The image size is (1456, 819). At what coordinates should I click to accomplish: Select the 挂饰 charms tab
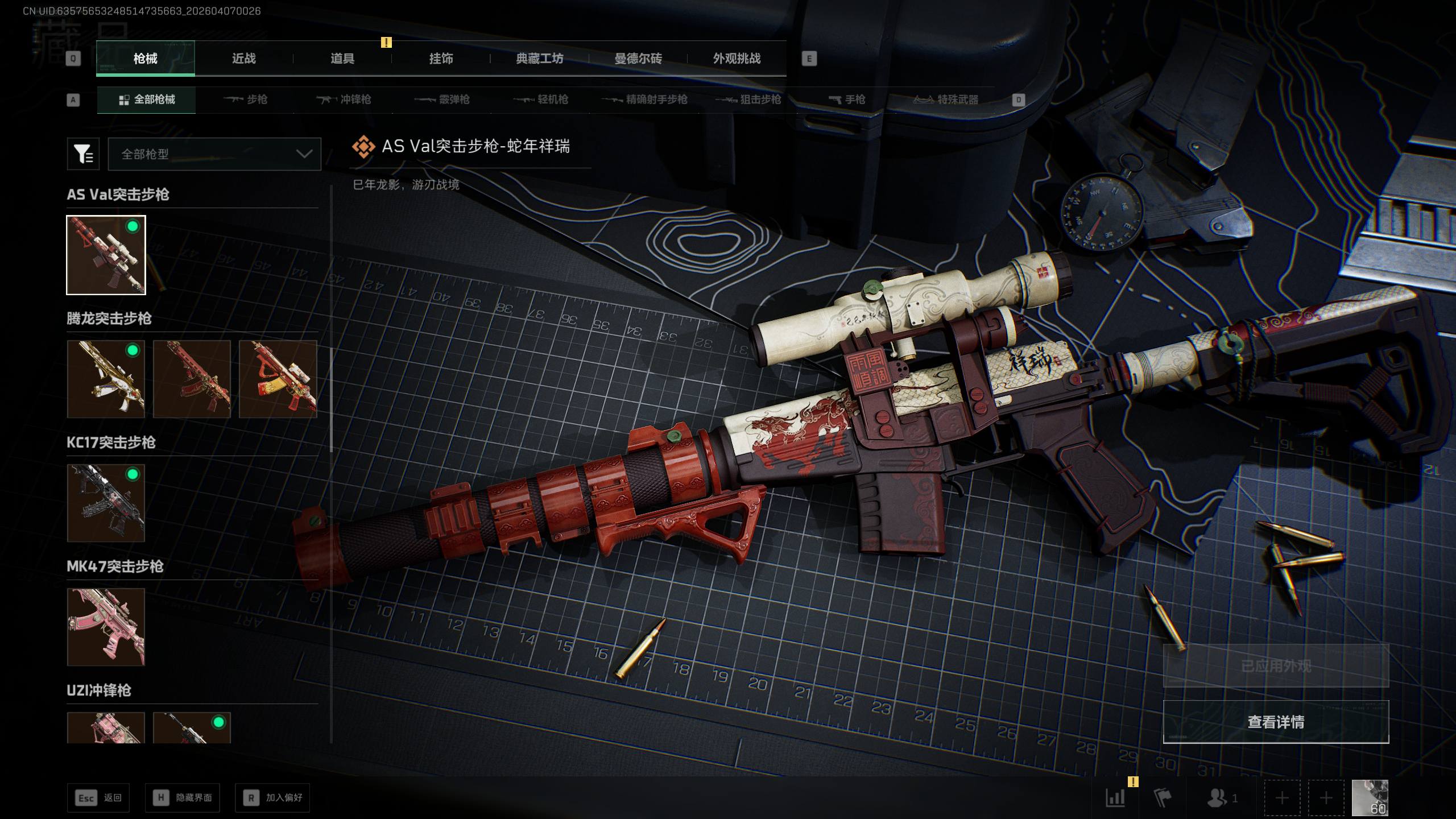coord(441,59)
